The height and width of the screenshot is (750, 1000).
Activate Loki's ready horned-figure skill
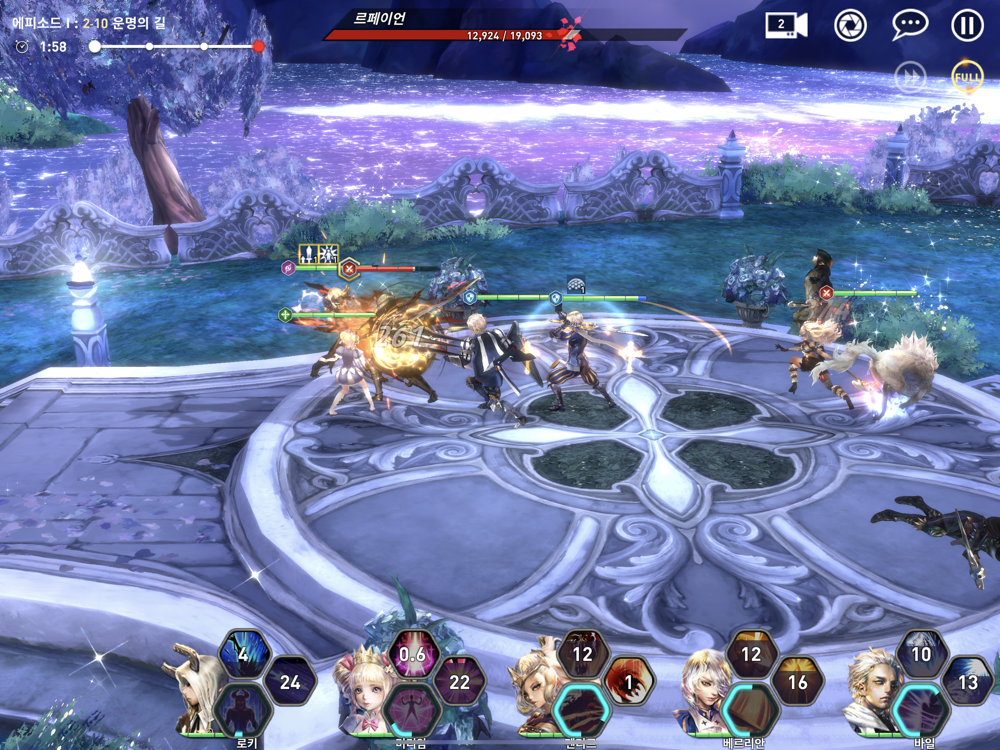243,708
